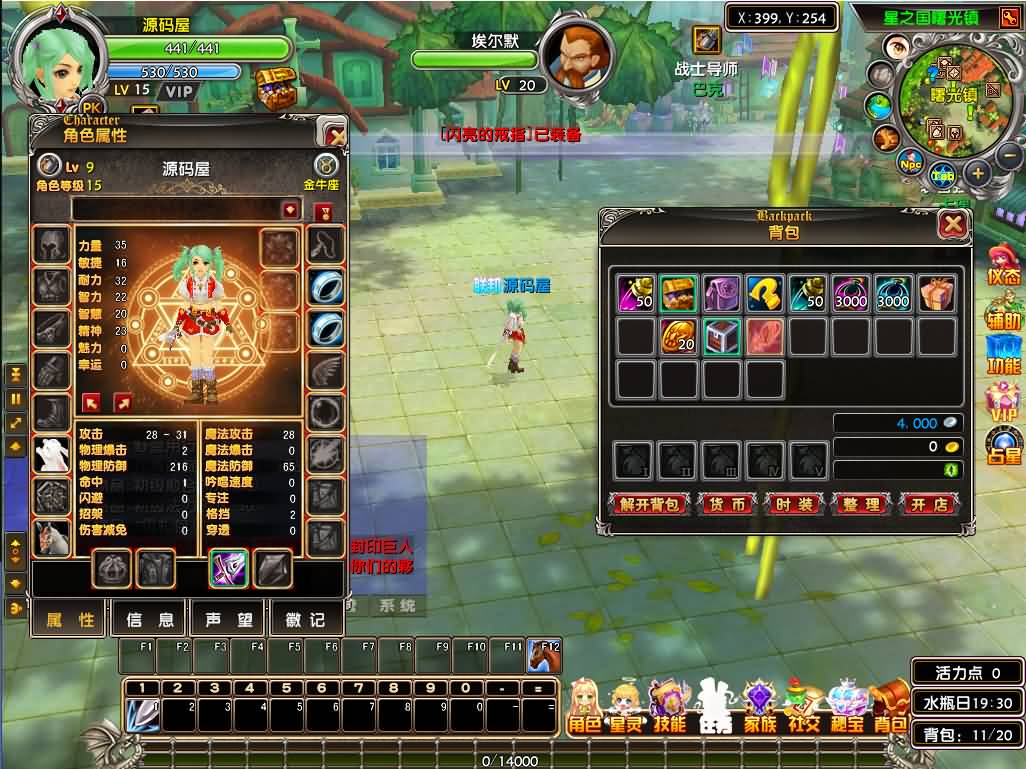Switch to the 信息 info tab

click(149, 620)
